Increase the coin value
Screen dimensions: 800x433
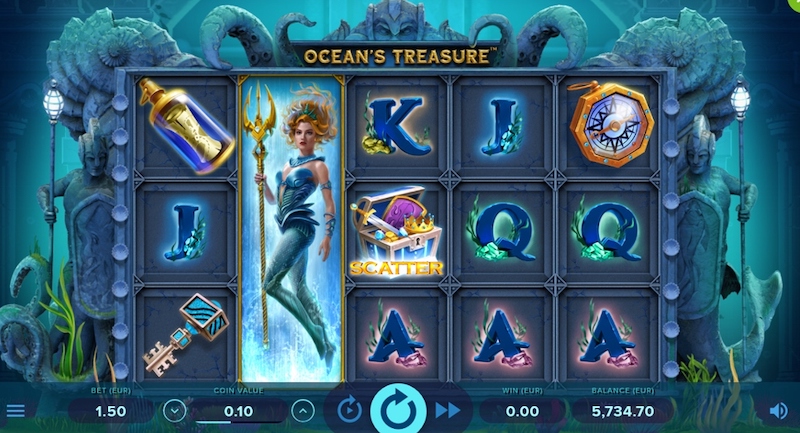[x=301, y=410]
